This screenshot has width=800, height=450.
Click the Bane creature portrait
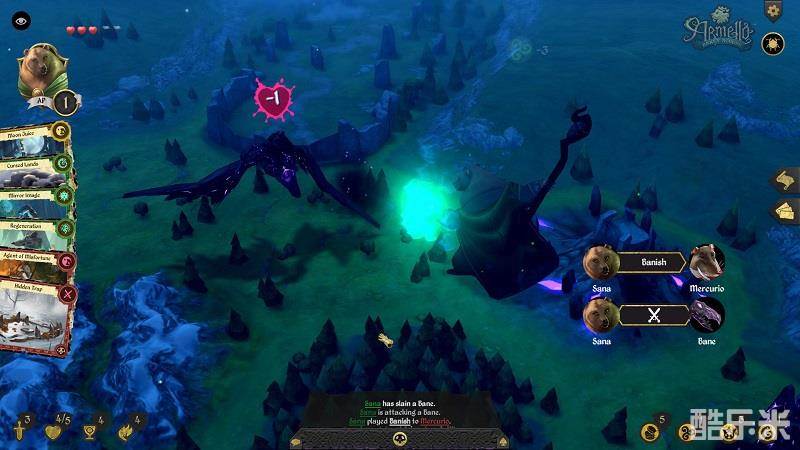[x=707, y=315]
